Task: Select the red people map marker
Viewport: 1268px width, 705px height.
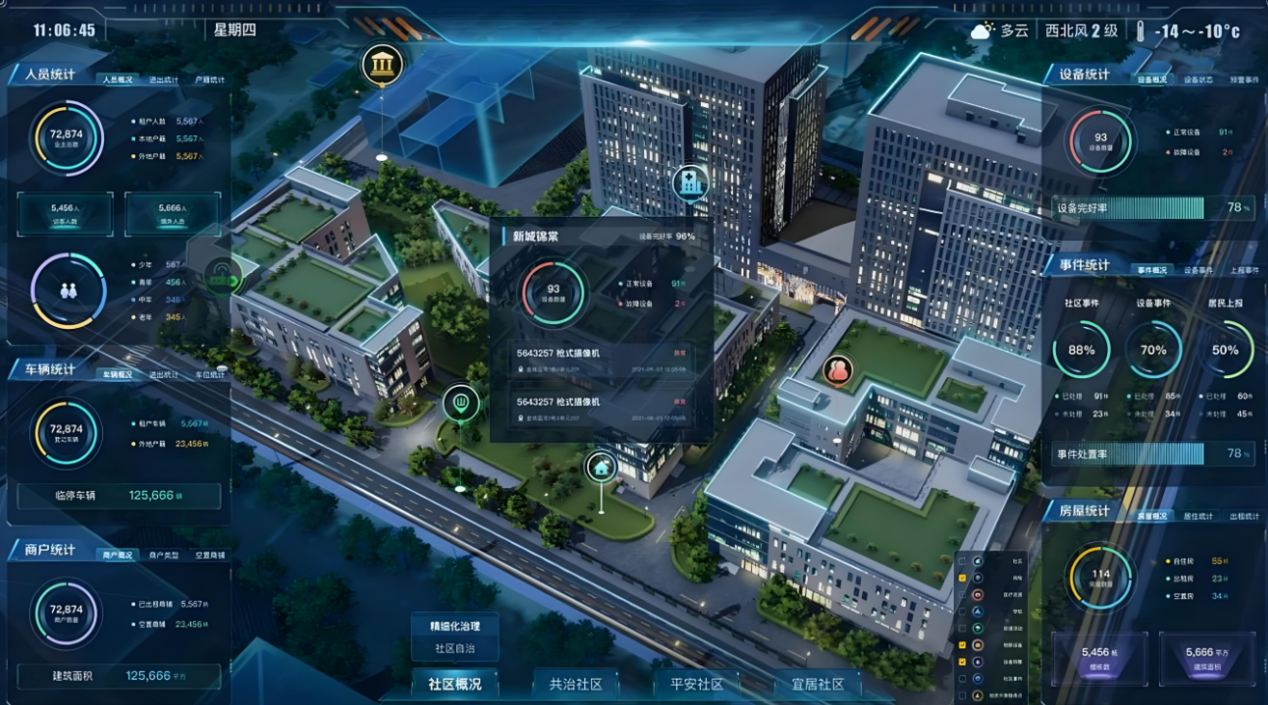Action: click(x=837, y=371)
